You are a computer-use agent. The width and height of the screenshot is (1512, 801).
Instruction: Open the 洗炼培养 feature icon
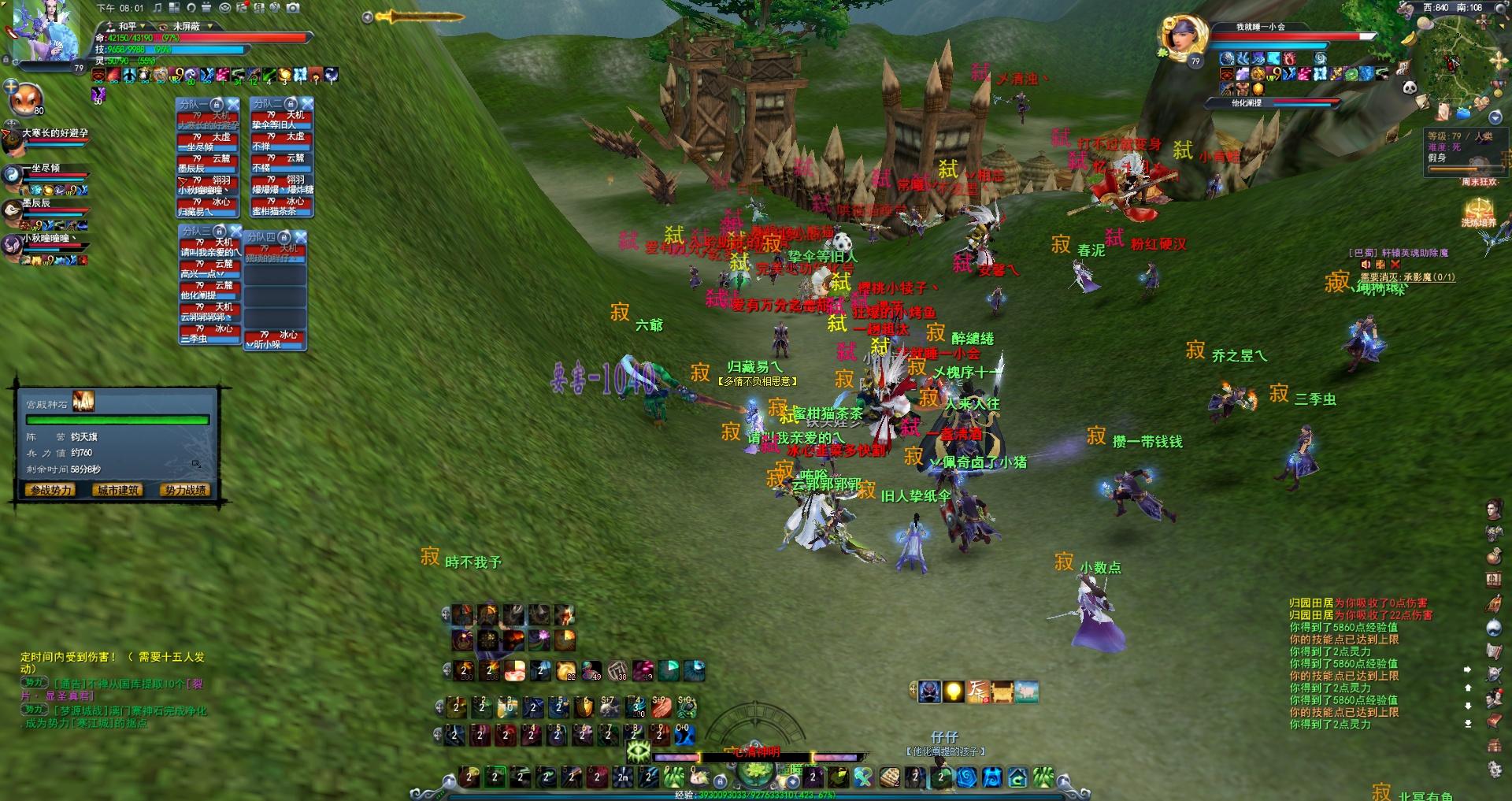coord(1477,211)
